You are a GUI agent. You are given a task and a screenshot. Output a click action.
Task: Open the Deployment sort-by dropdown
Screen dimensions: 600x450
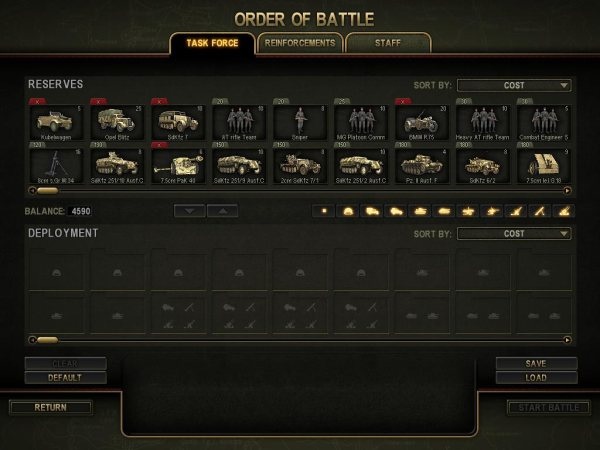[x=514, y=234]
